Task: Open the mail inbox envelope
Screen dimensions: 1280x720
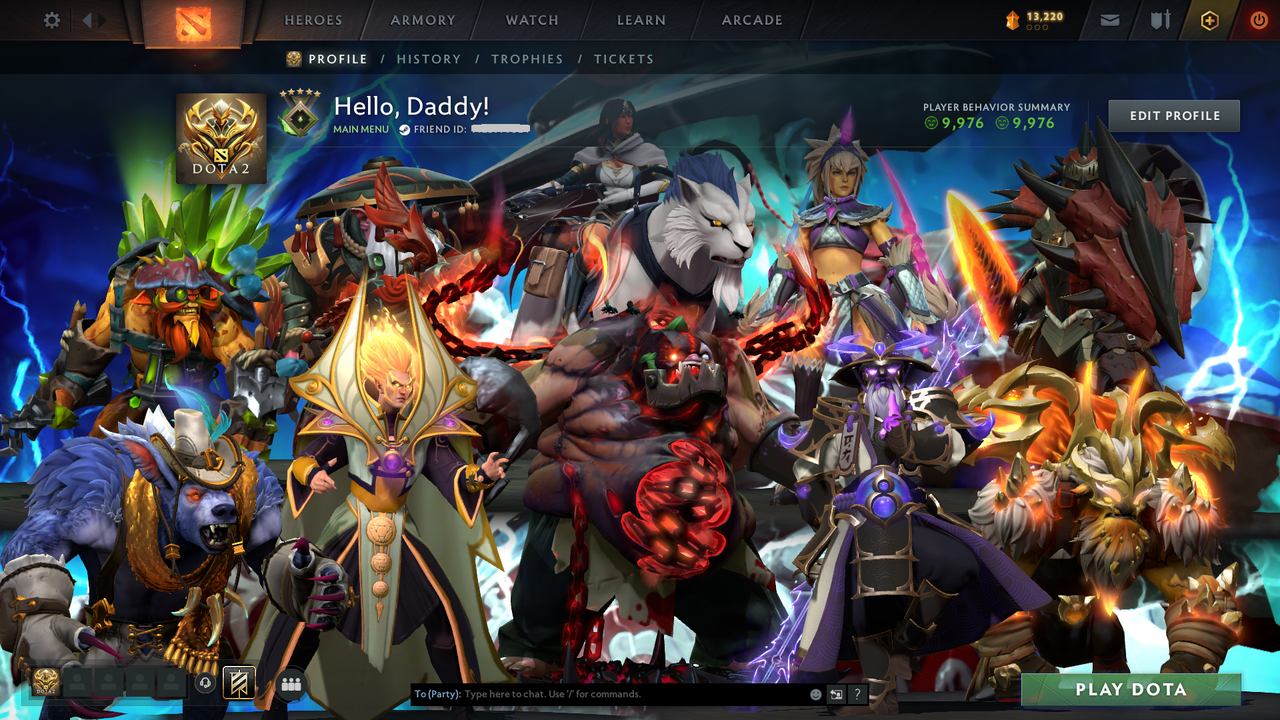Action: [x=1109, y=19]
